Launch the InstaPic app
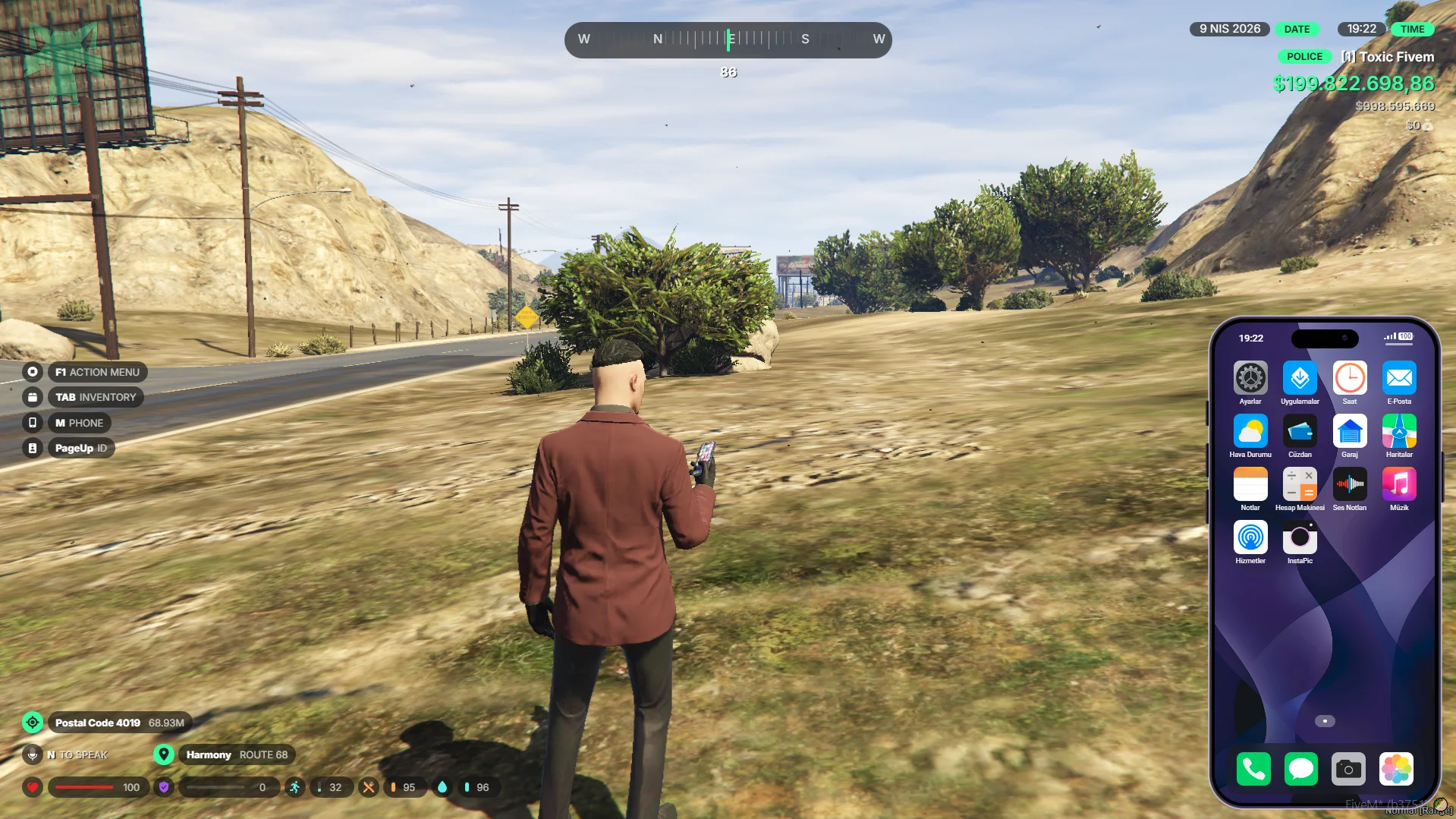The width and height of the screenshot is (1456, 819). coord(1300,537)
